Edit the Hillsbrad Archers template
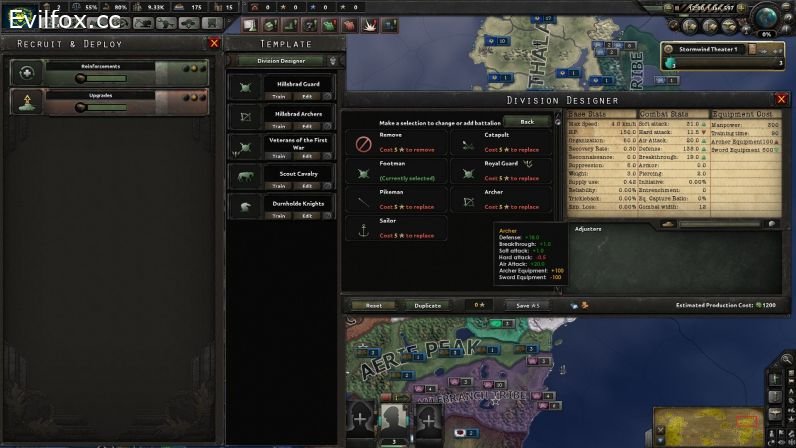Image resolution: width=796 pixels, height=448 pixels. [307, 126]
